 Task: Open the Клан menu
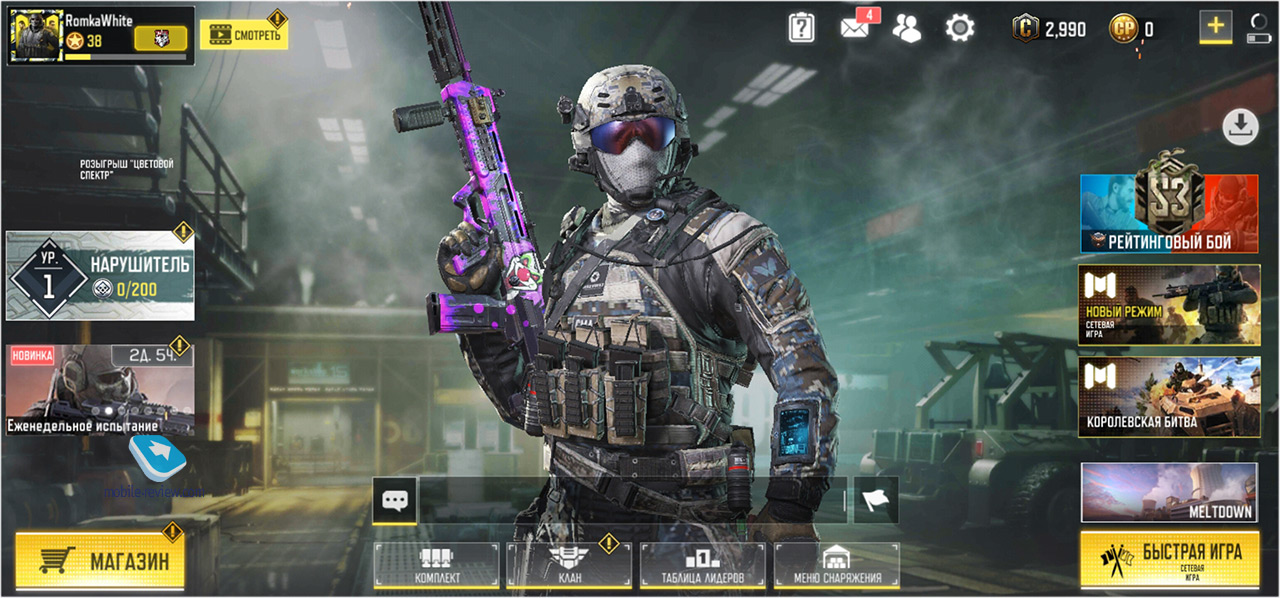click(569, 566)
